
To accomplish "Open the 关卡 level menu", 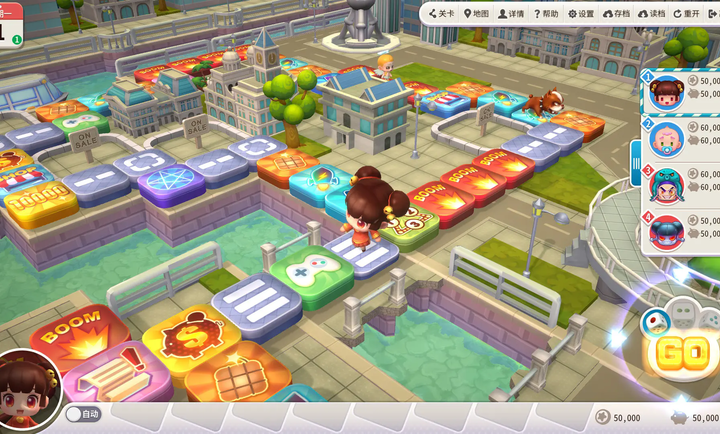I will coord(441,14).
